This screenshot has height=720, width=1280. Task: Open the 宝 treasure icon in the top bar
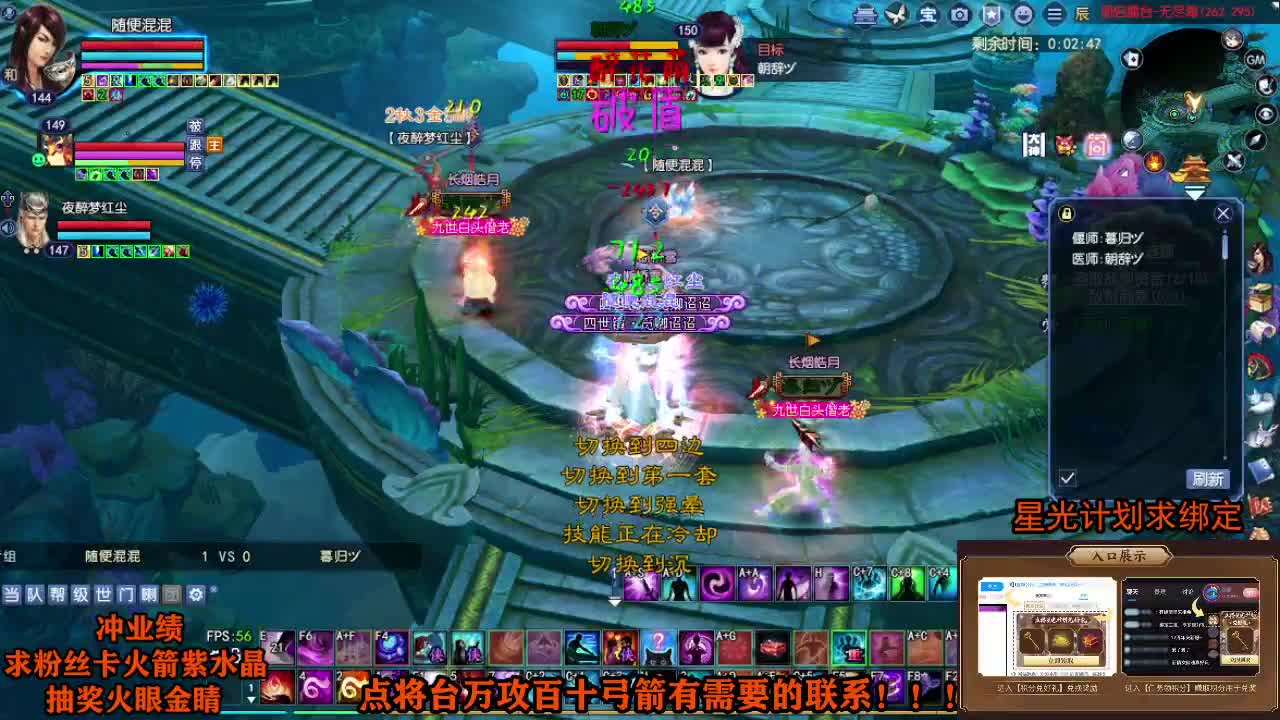click(x=931, y=15)
